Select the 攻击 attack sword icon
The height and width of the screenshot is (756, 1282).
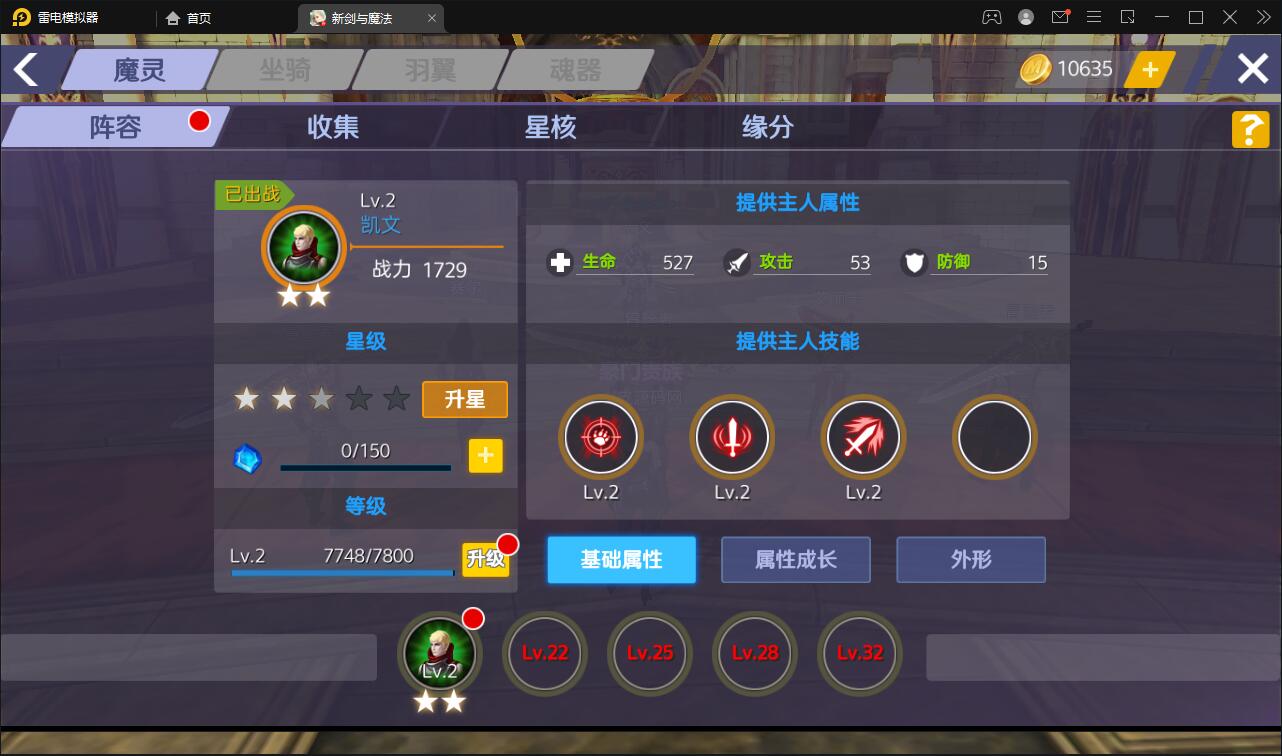tap(736, 262)
